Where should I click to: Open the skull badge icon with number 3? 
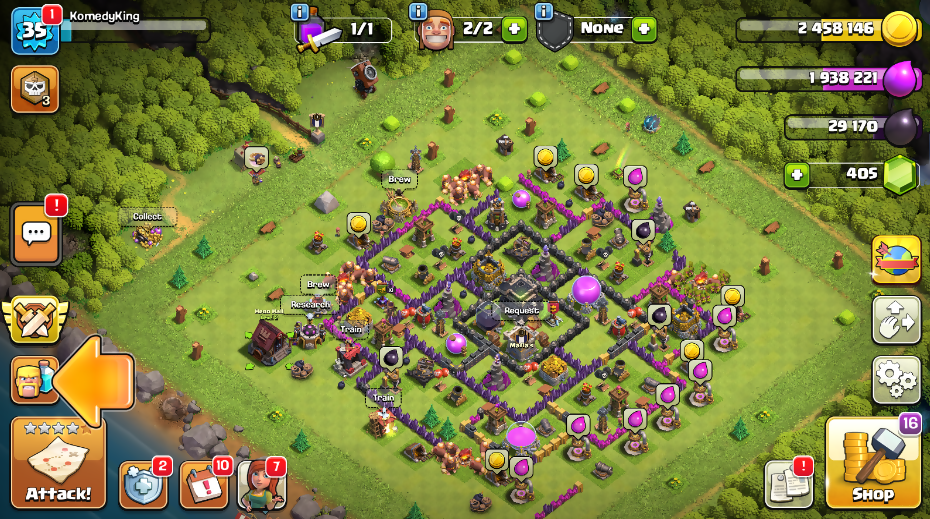point(34,89)
